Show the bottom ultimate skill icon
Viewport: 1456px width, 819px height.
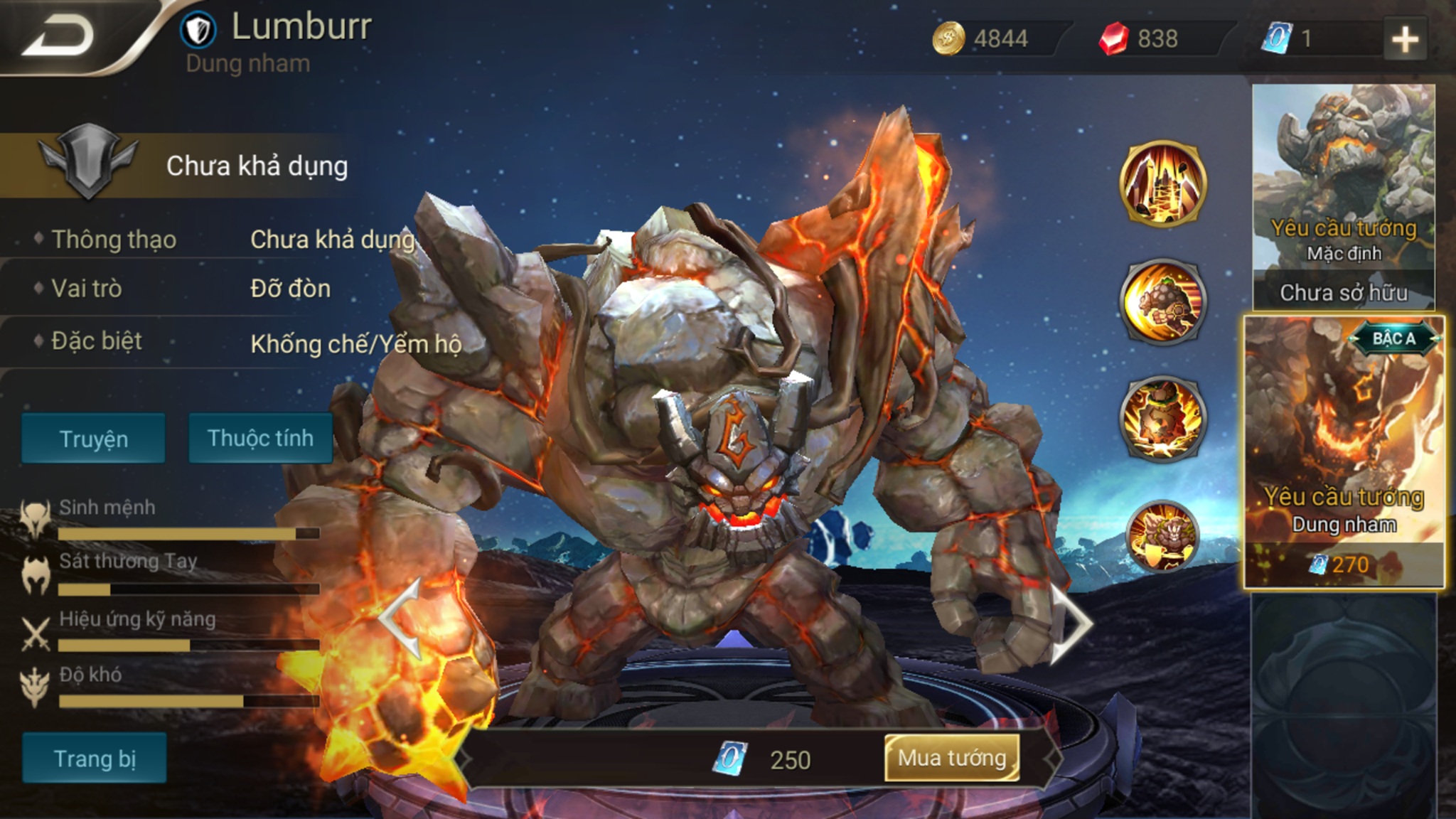pos(1163,536)
